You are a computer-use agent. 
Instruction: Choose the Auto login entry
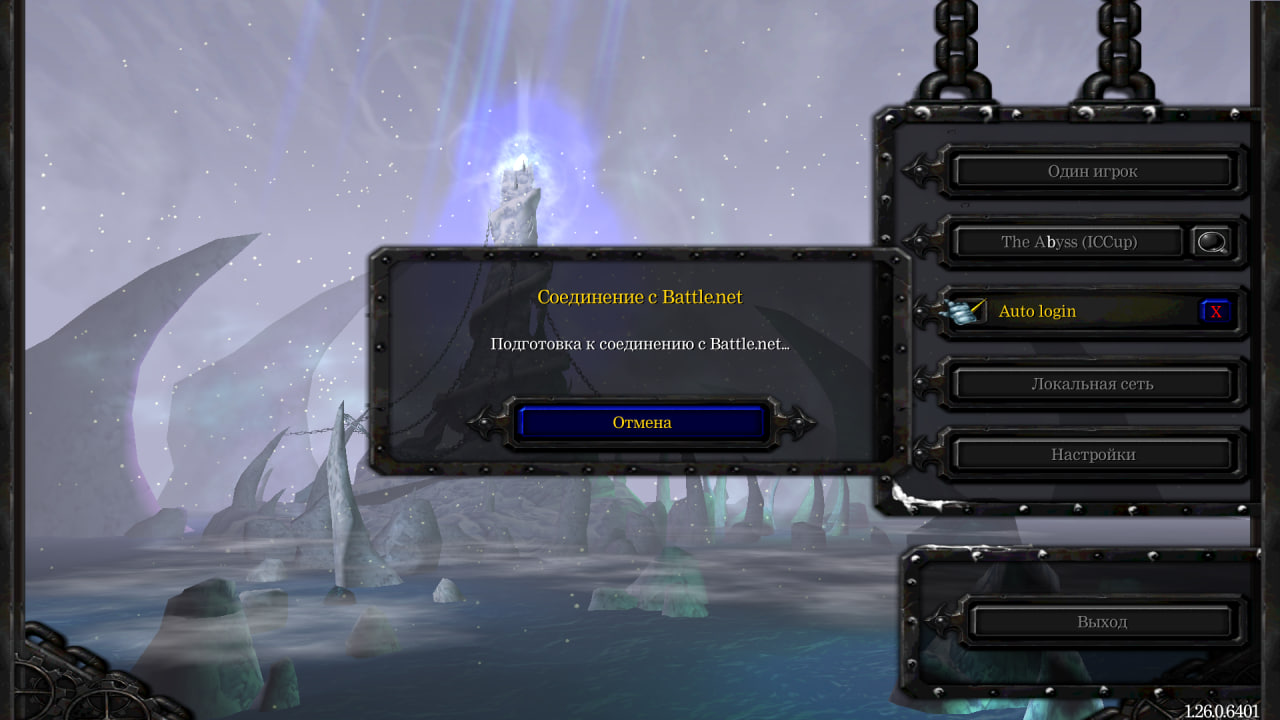(x=1037, y=312)
